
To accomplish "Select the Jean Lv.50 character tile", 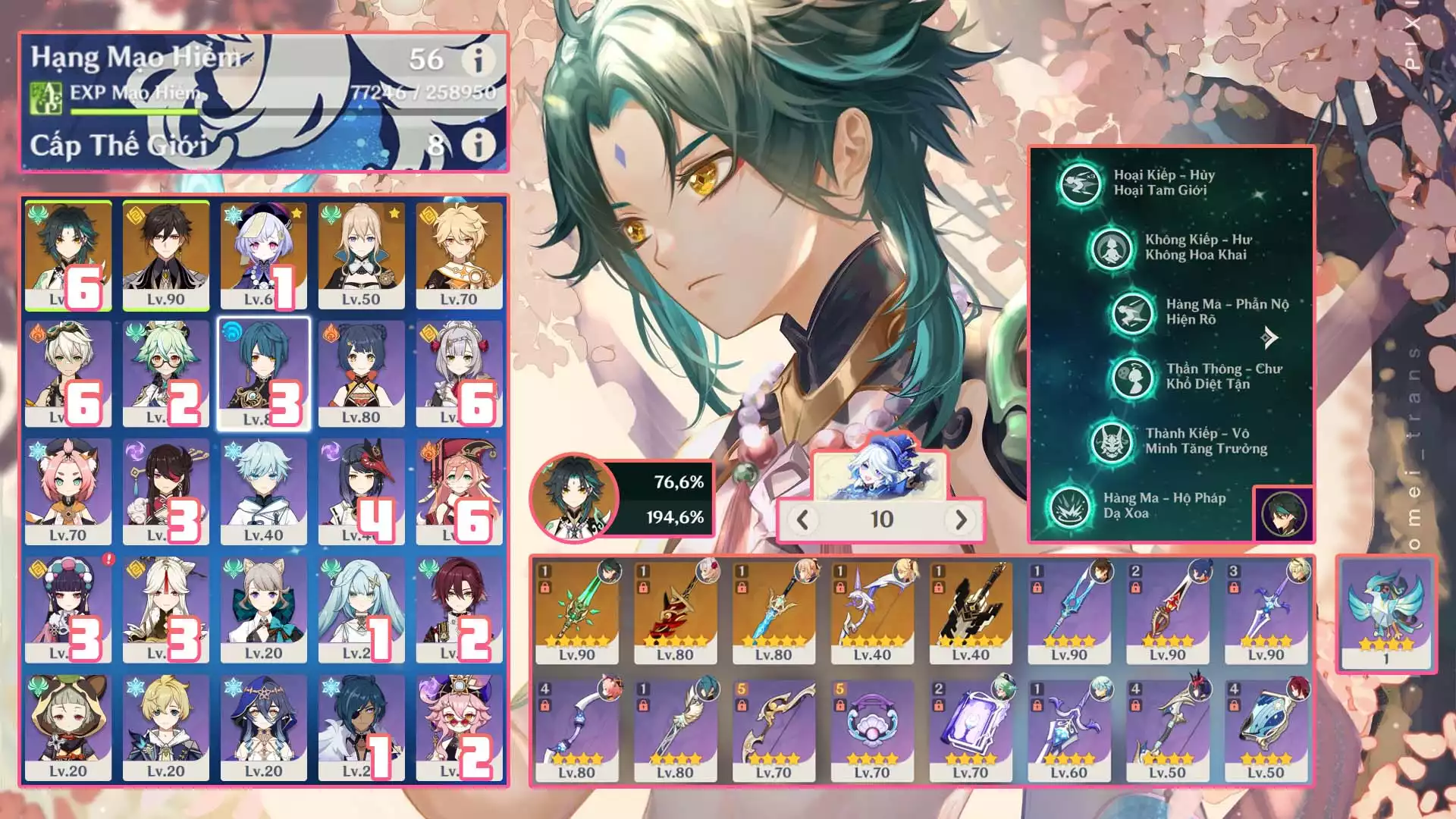I will click(x=361, y=255).
